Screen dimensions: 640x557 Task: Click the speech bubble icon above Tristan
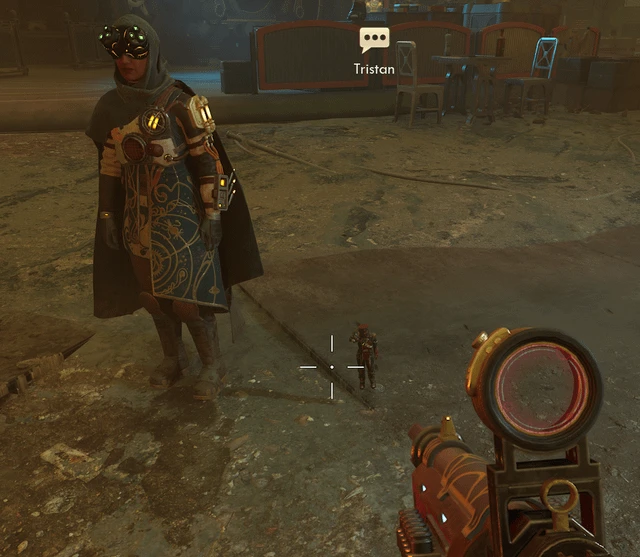pyautogui.click(x=374, y=41)
